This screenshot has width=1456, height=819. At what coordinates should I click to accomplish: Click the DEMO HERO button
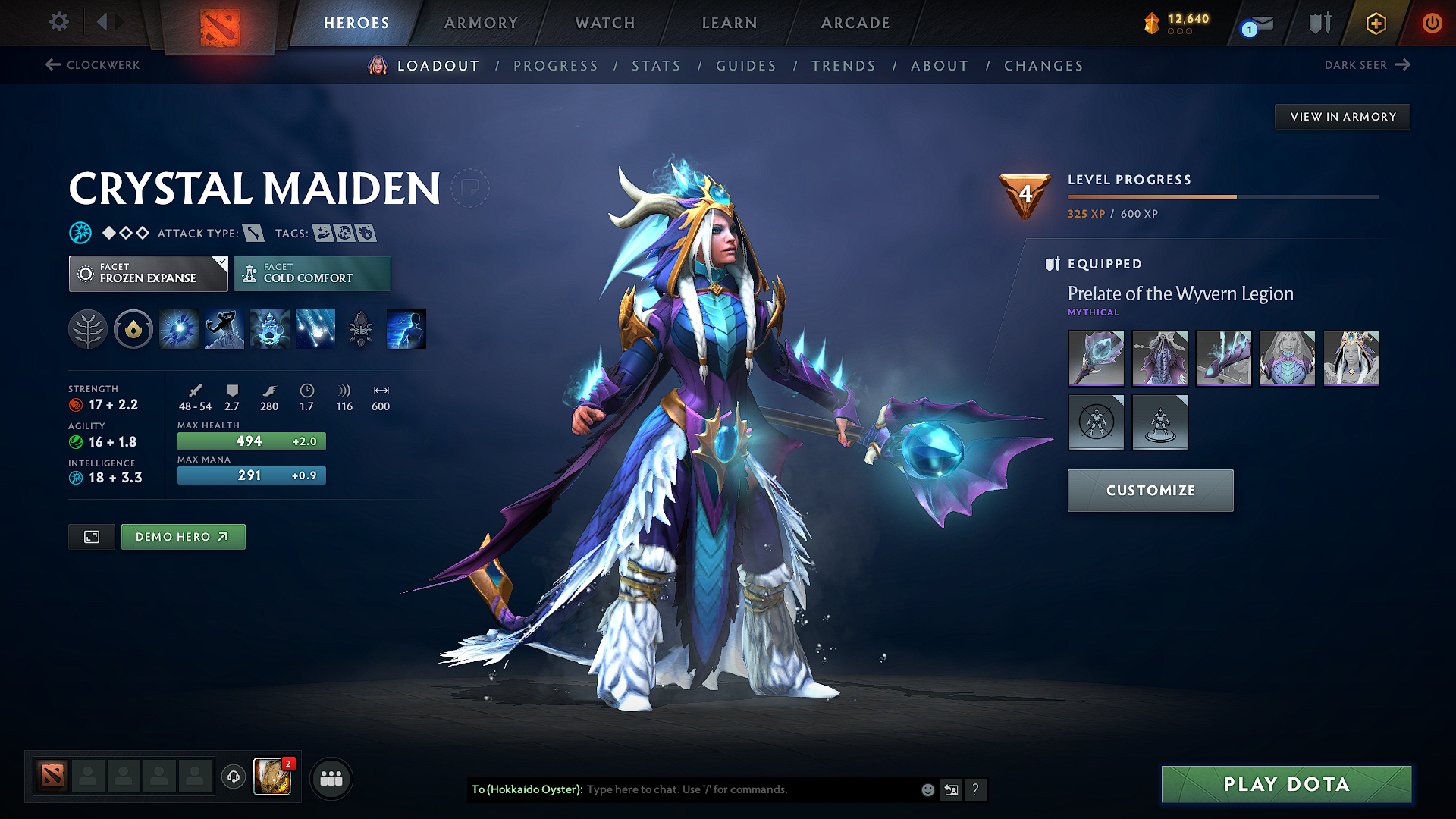[183, 536]
